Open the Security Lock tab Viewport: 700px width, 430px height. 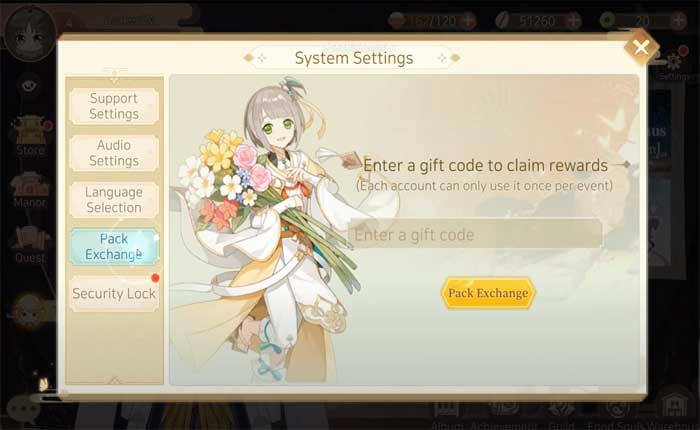coord(114,294)
